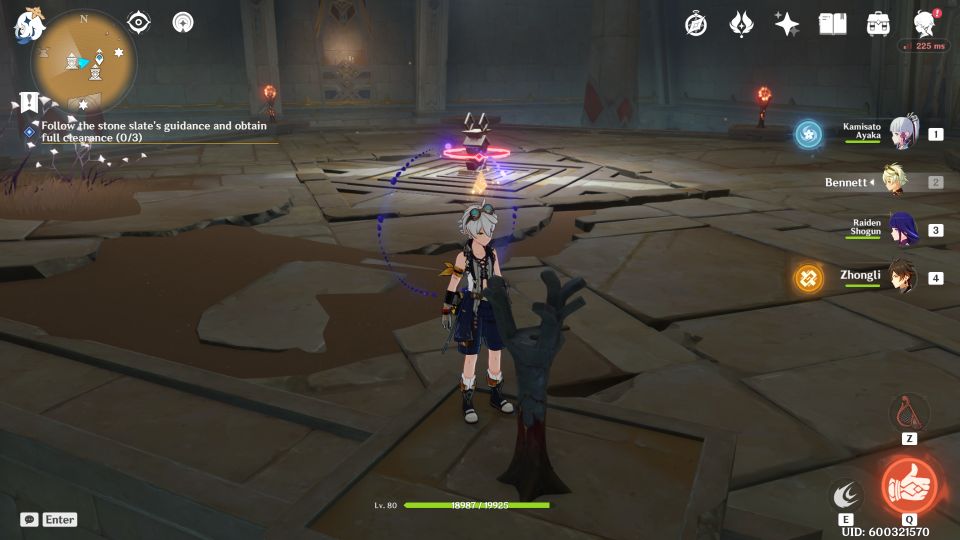Image resolution: width=960 pixels, height=540 pixels.
Task: Open the adventurer handbook book icon
Action: [832, 24]
